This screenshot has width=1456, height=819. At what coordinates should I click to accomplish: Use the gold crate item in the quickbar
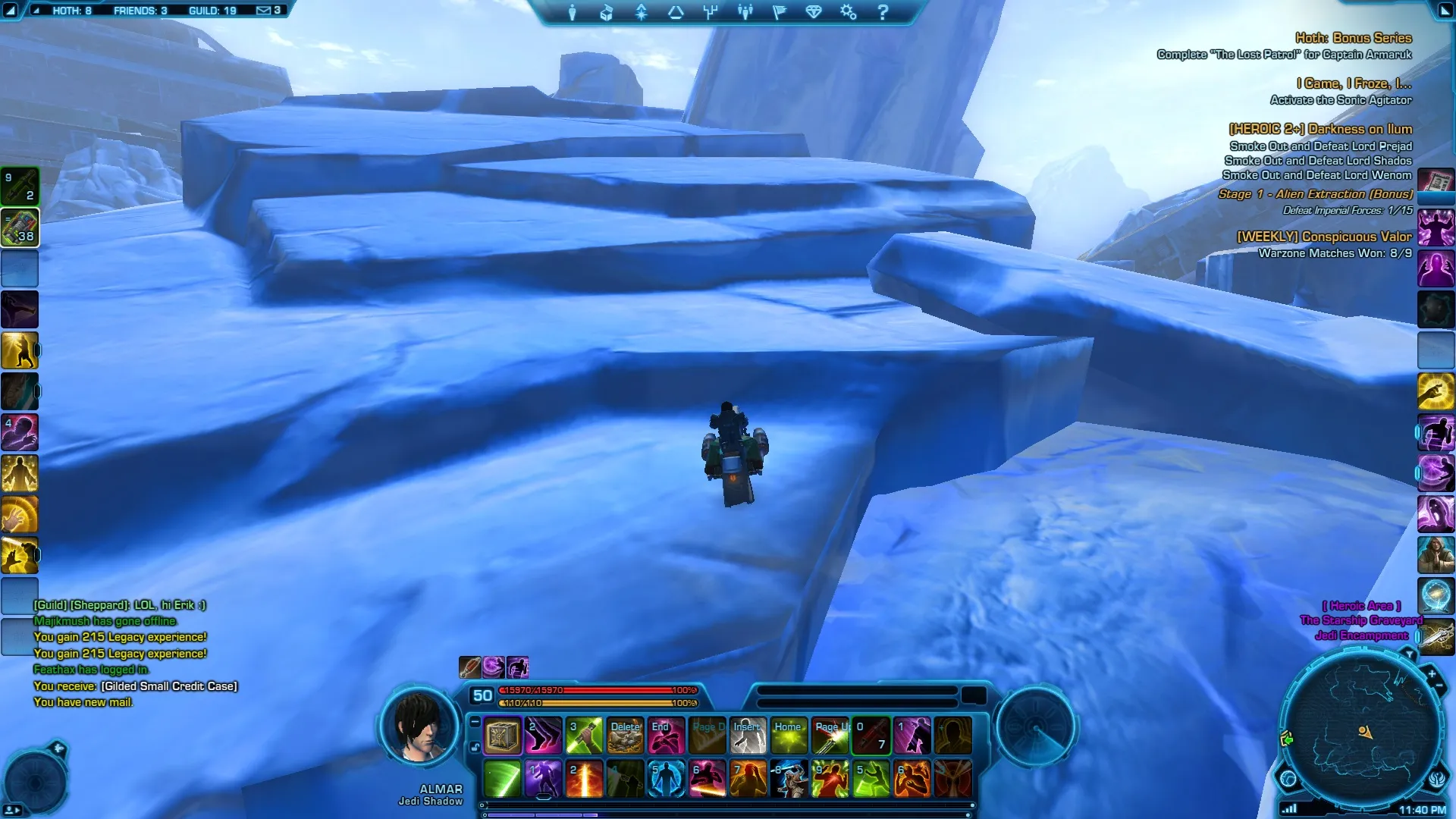[x=502, y=736]
